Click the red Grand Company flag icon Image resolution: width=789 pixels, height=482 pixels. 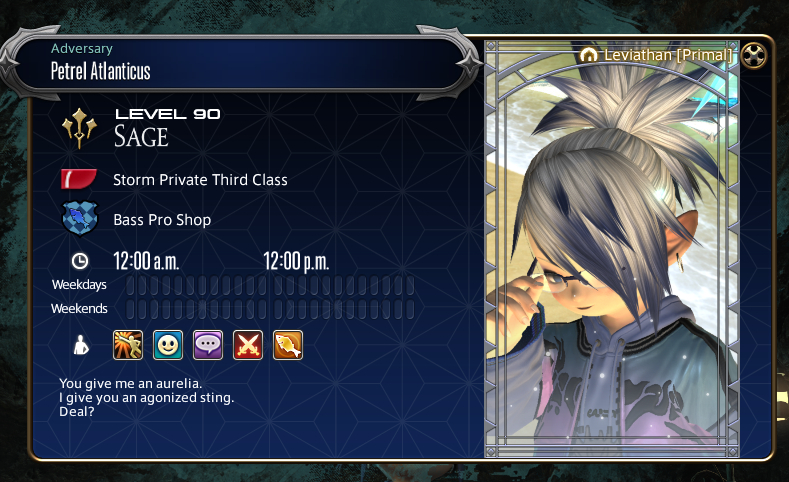pos(79,179)
